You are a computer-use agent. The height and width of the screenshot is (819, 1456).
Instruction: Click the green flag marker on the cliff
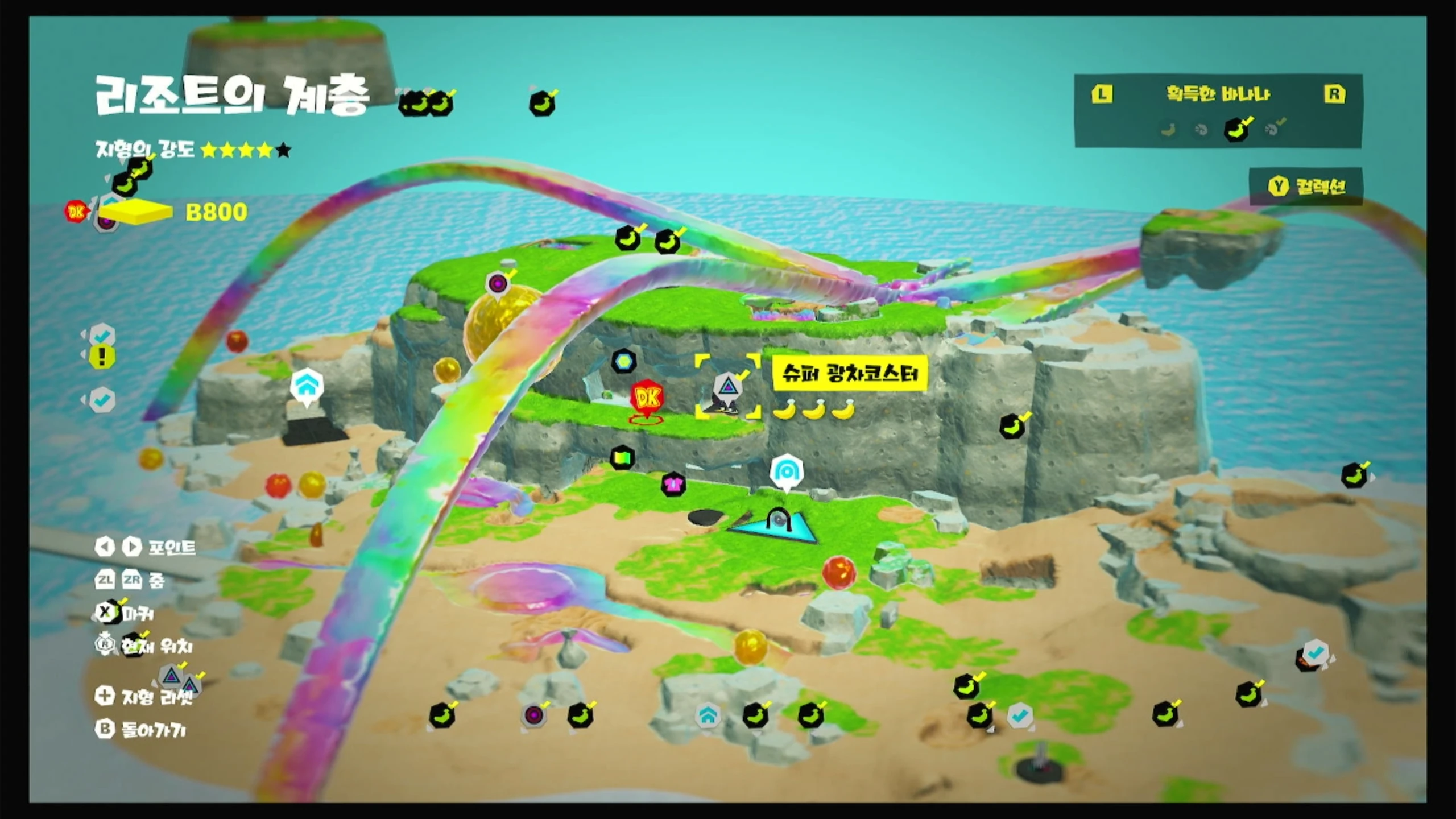click(622, 457)
